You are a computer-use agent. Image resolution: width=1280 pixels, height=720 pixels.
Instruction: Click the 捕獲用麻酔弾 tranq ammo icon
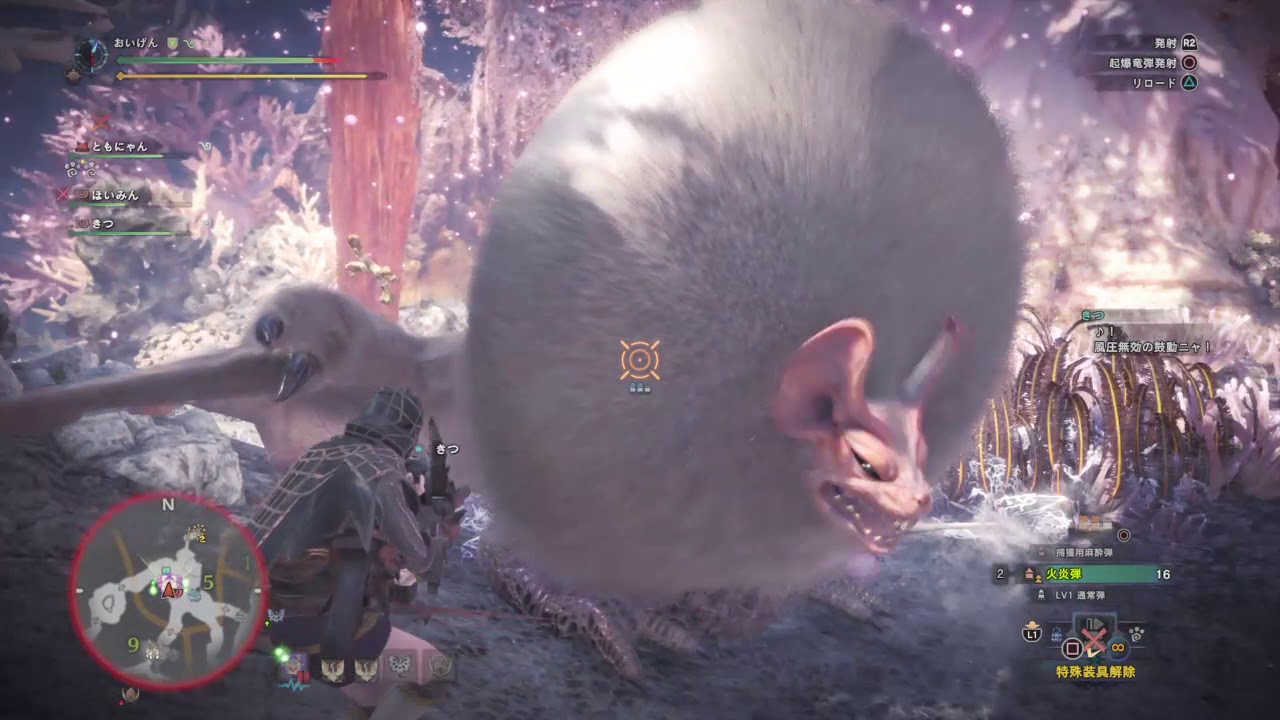pos(1041,551)
